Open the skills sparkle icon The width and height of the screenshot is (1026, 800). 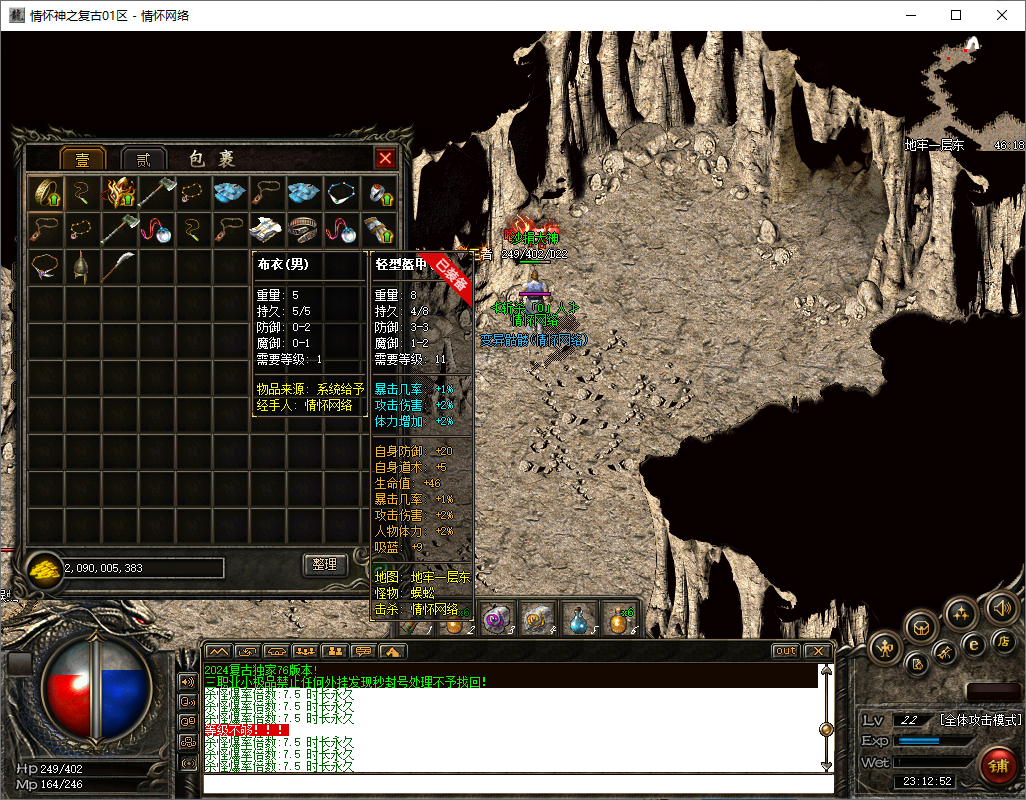click(961, 612)
